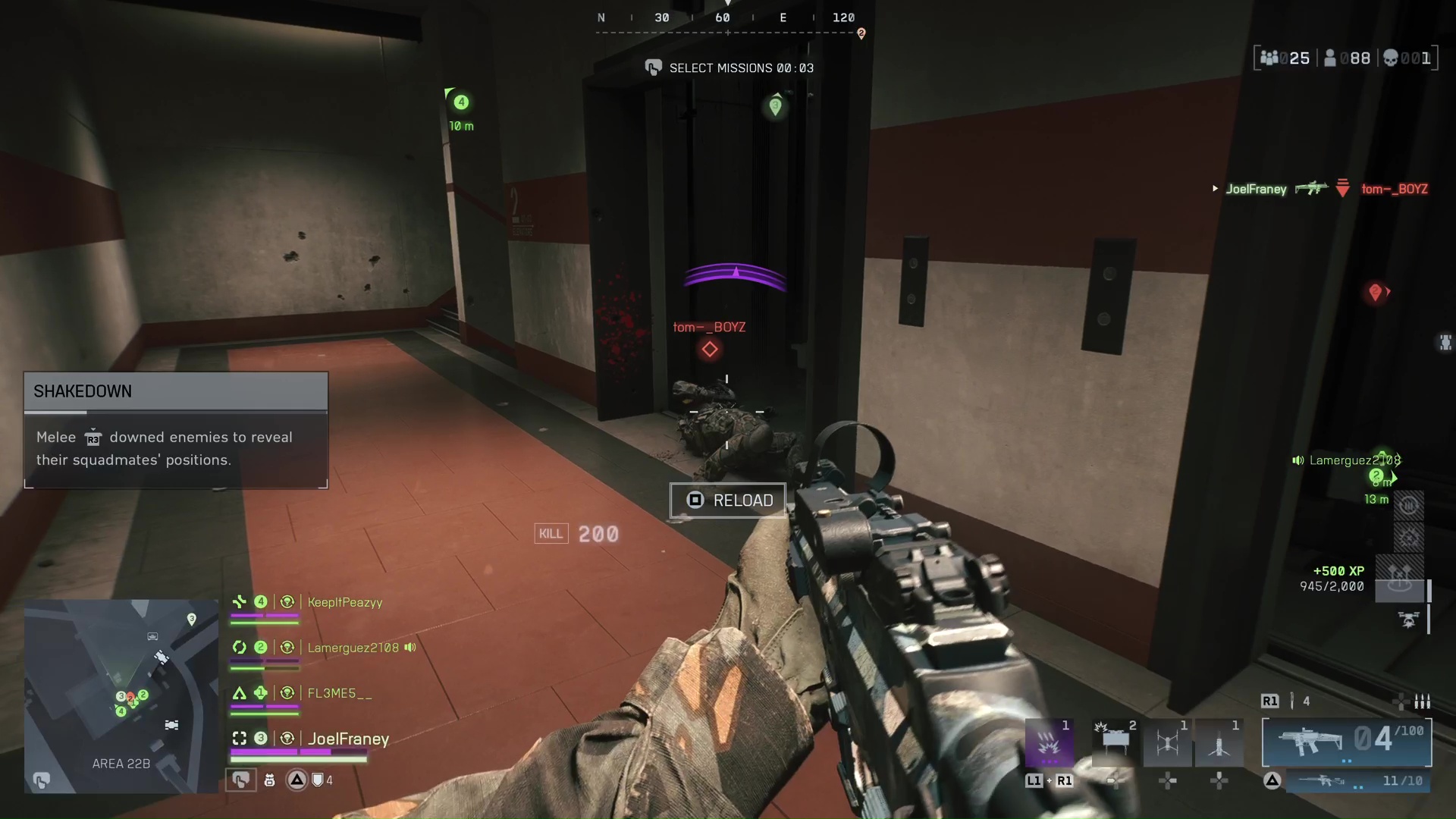The width and height of the screenshot is (1456, 819).
Task: Select the recon drone gadget icon
Action: tap(1167, 740)
